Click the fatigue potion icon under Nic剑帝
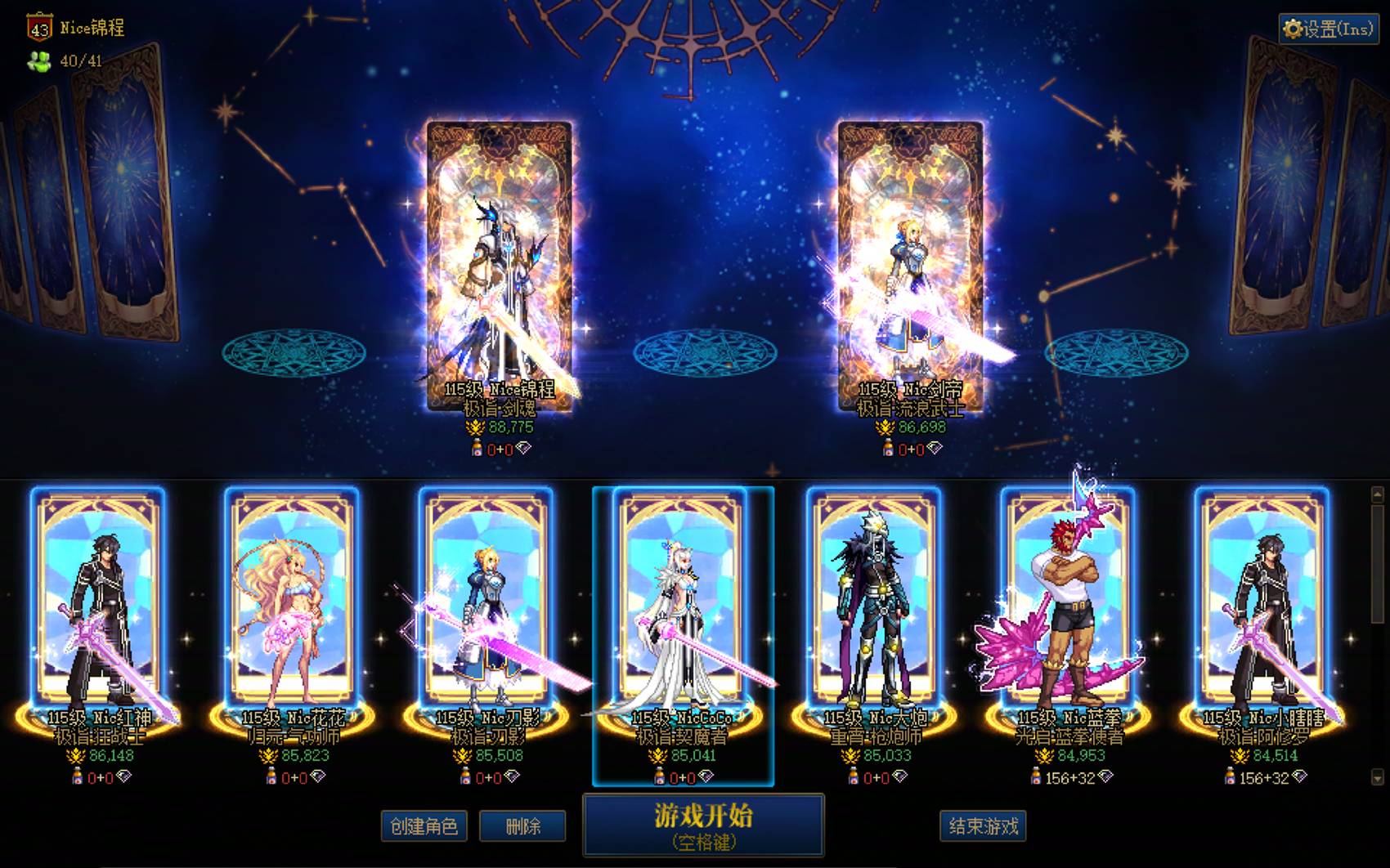The width and height of the screenshot is (1390, 868). click(x=886, y=450)
